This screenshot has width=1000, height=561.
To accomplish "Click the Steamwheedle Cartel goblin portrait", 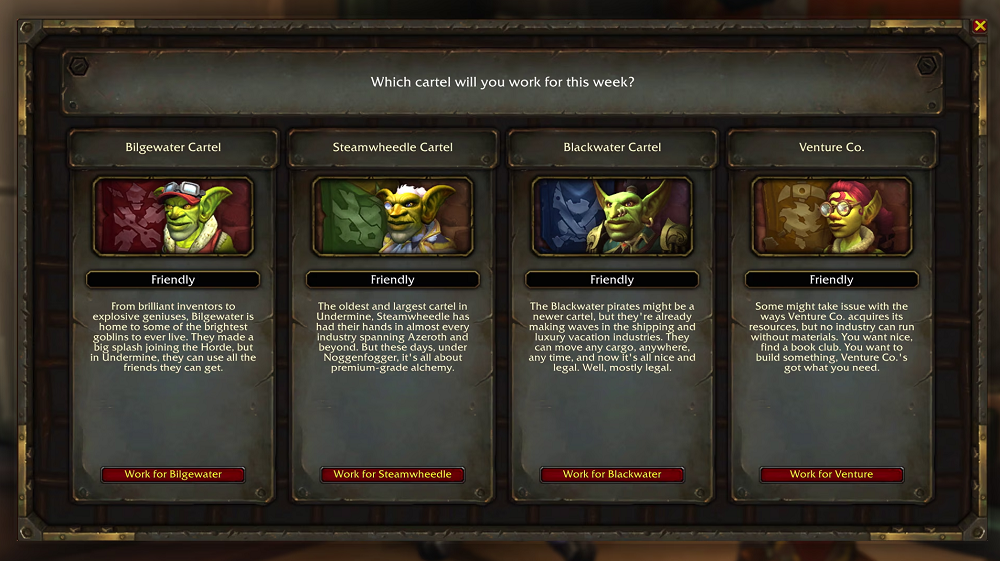I will click(x=392, y=216).
